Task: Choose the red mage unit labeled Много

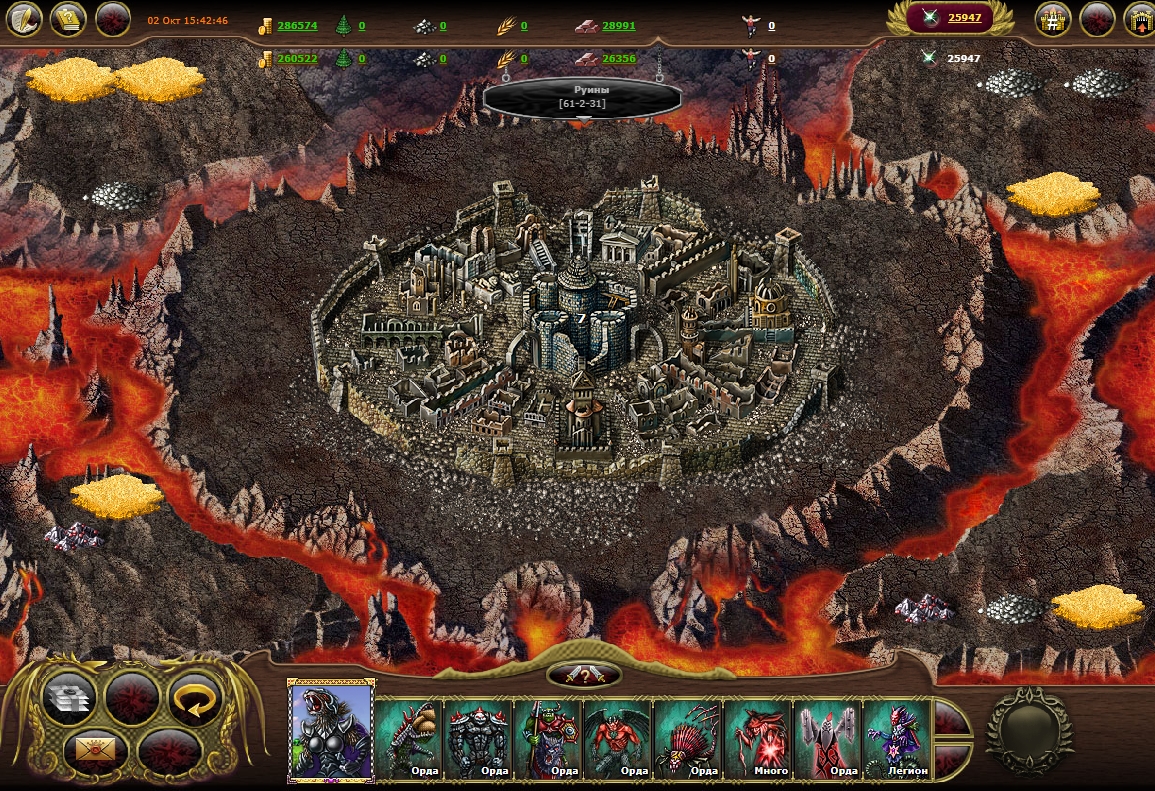Action: pos(758,739)
